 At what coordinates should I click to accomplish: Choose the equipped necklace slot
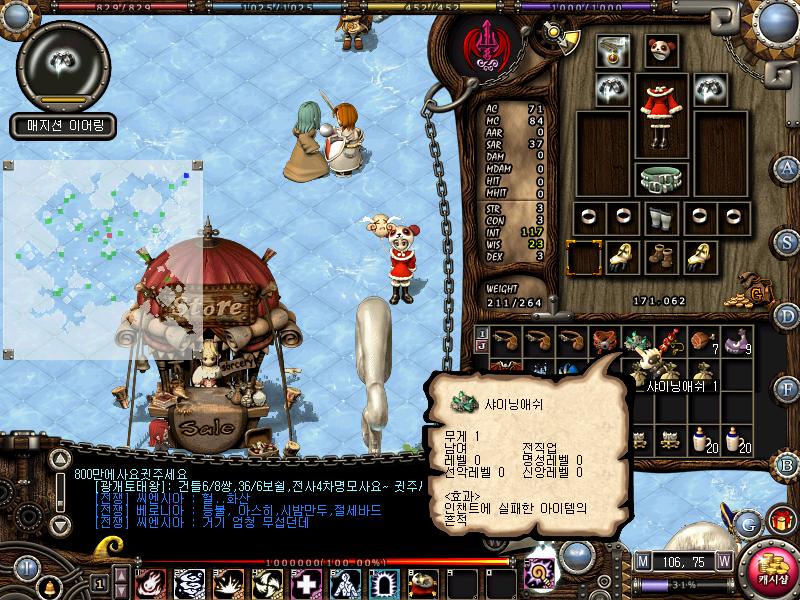[x=610, y=51]
